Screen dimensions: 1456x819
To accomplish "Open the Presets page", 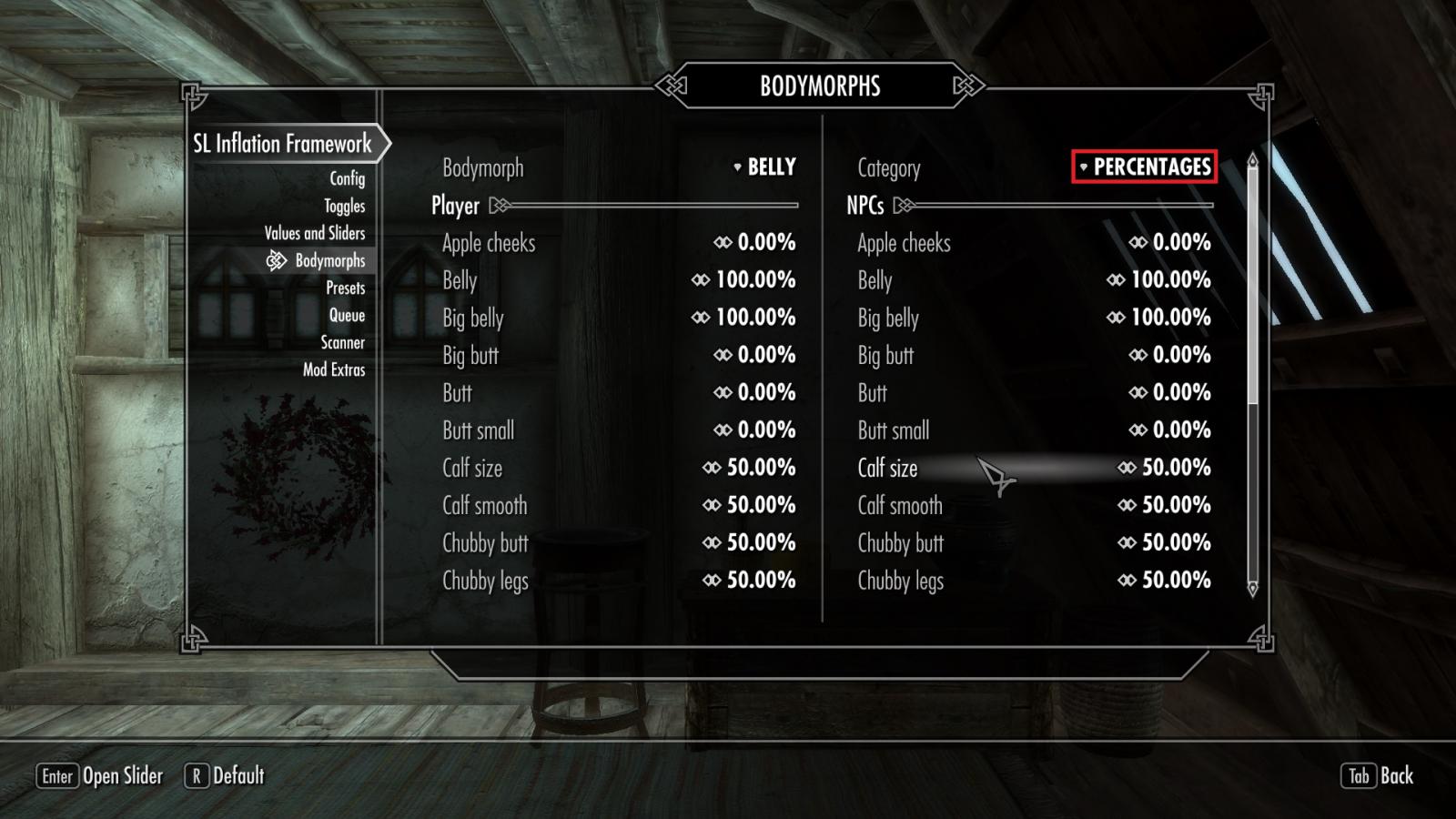I will pyautogui.click(x=345, y=288).
